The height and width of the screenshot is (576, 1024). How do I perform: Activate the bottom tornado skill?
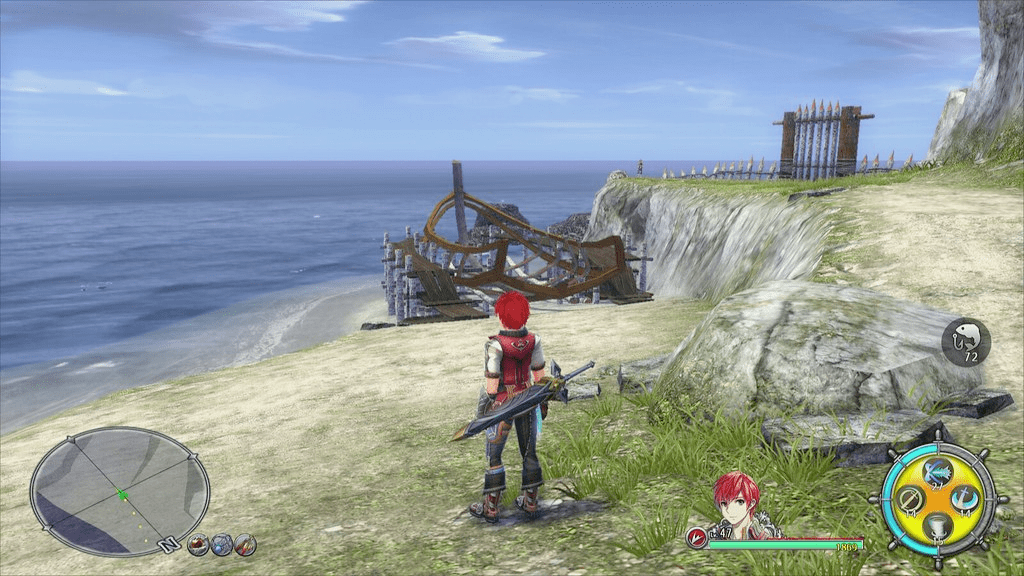point(937,524)
